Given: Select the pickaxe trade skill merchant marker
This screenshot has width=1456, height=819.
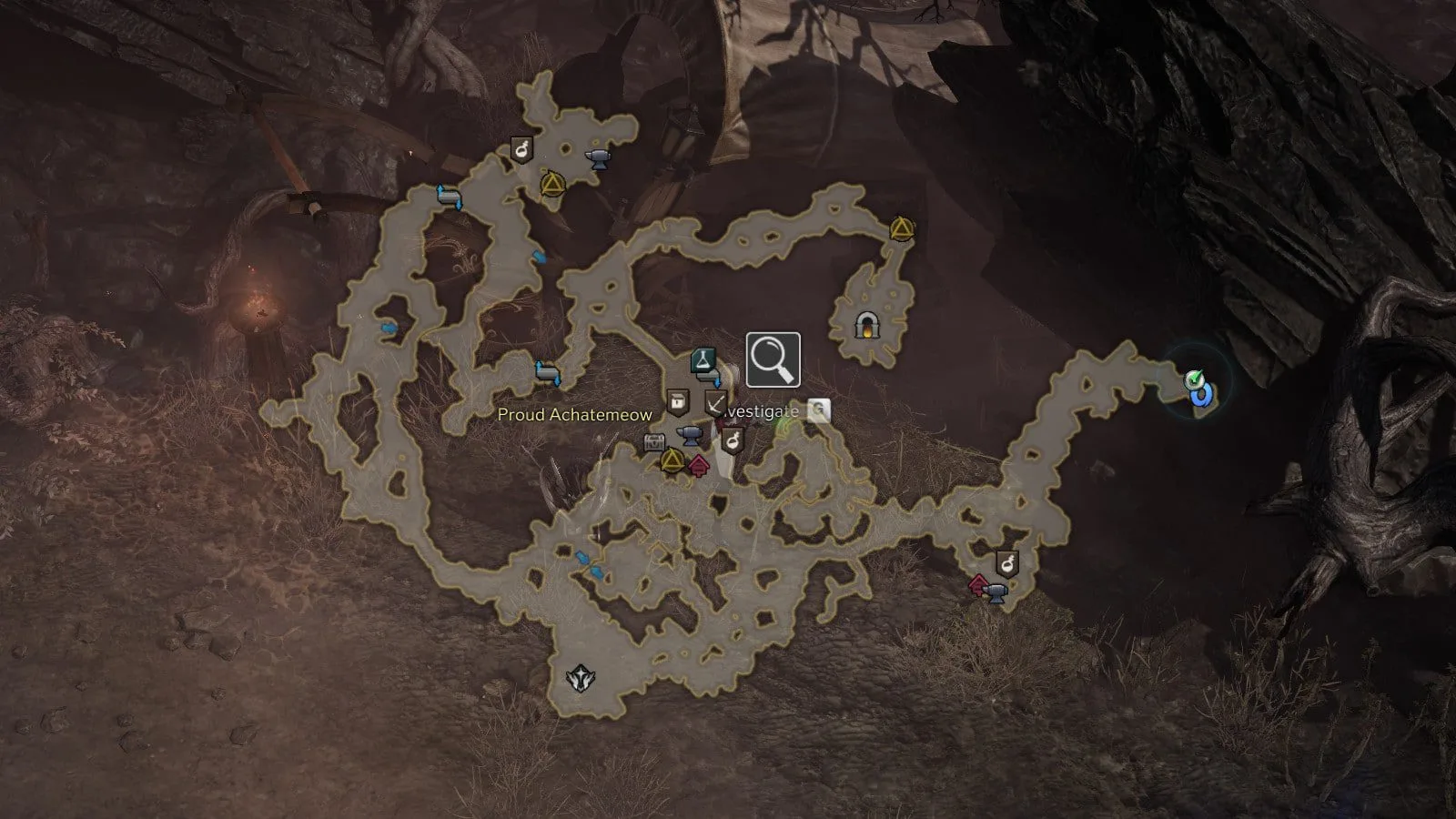Looking at the screenshot, I should (715, 401).
